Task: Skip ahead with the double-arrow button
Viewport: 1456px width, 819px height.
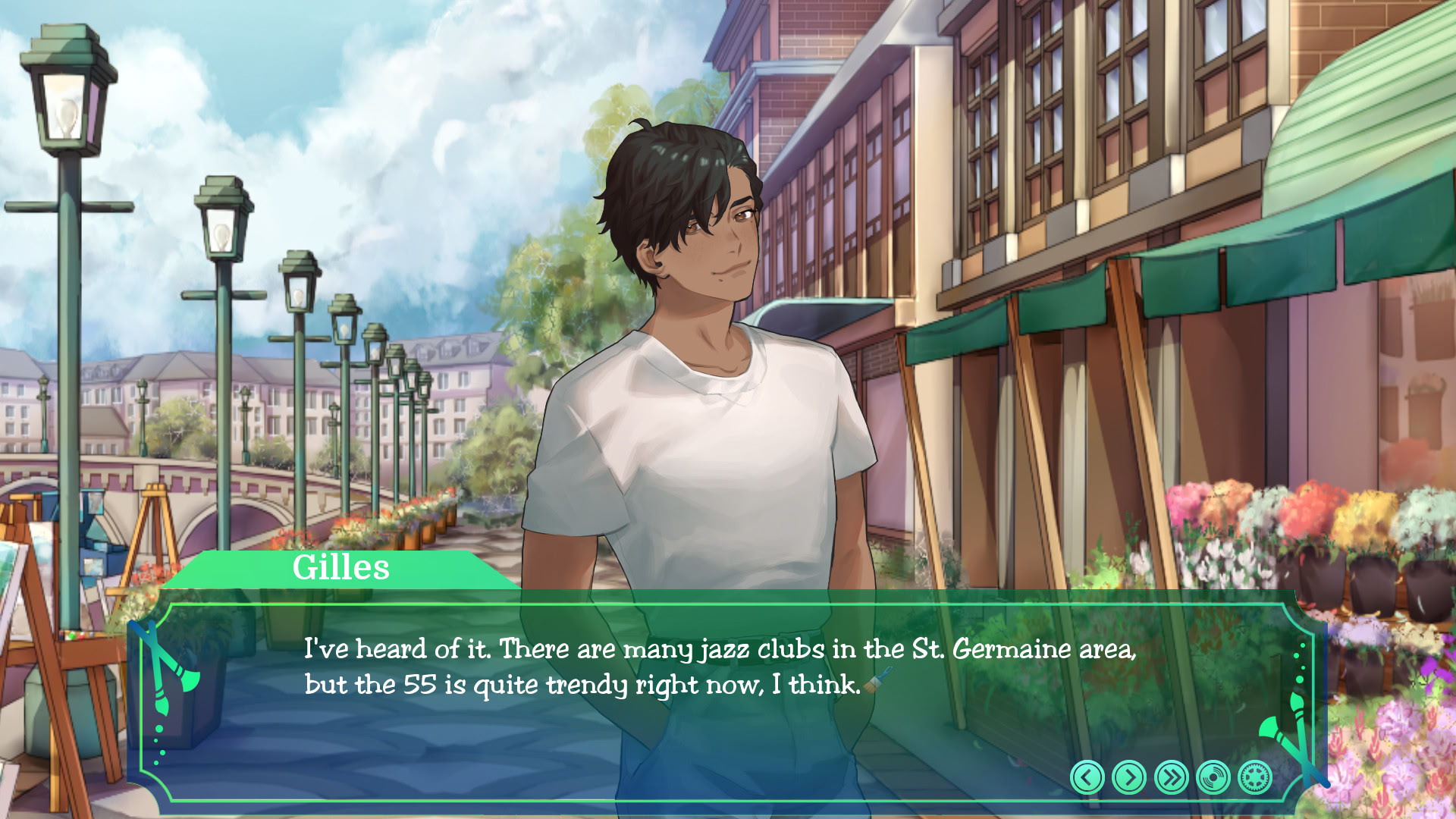Action: click(x=1171, y=777)
